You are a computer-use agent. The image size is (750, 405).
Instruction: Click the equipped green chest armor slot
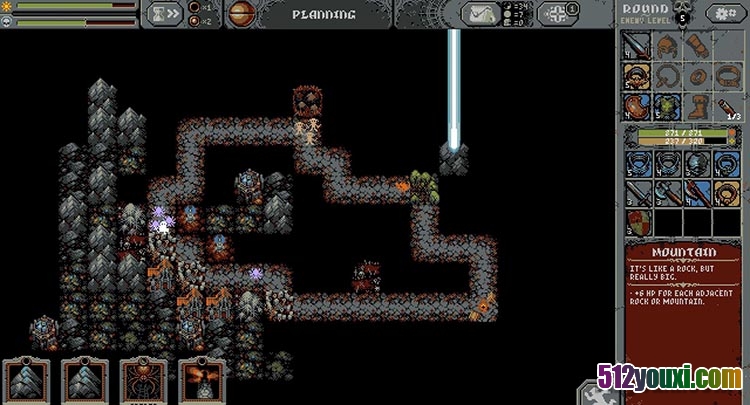(667, 106)
